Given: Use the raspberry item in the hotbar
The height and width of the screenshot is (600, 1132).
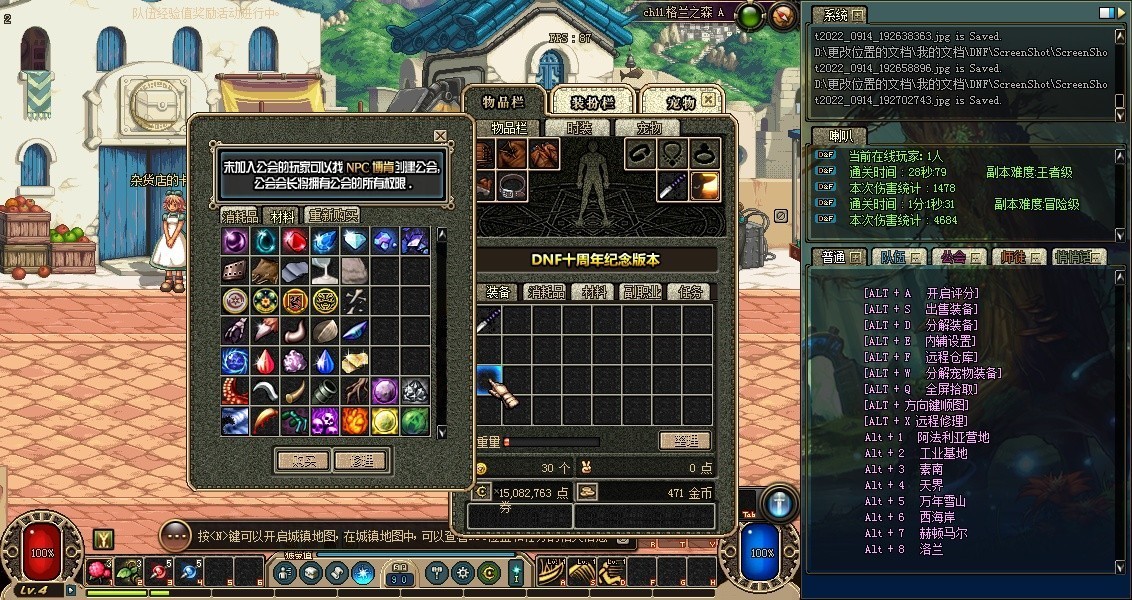Looking at the screenshot, I should click(98, 572).
